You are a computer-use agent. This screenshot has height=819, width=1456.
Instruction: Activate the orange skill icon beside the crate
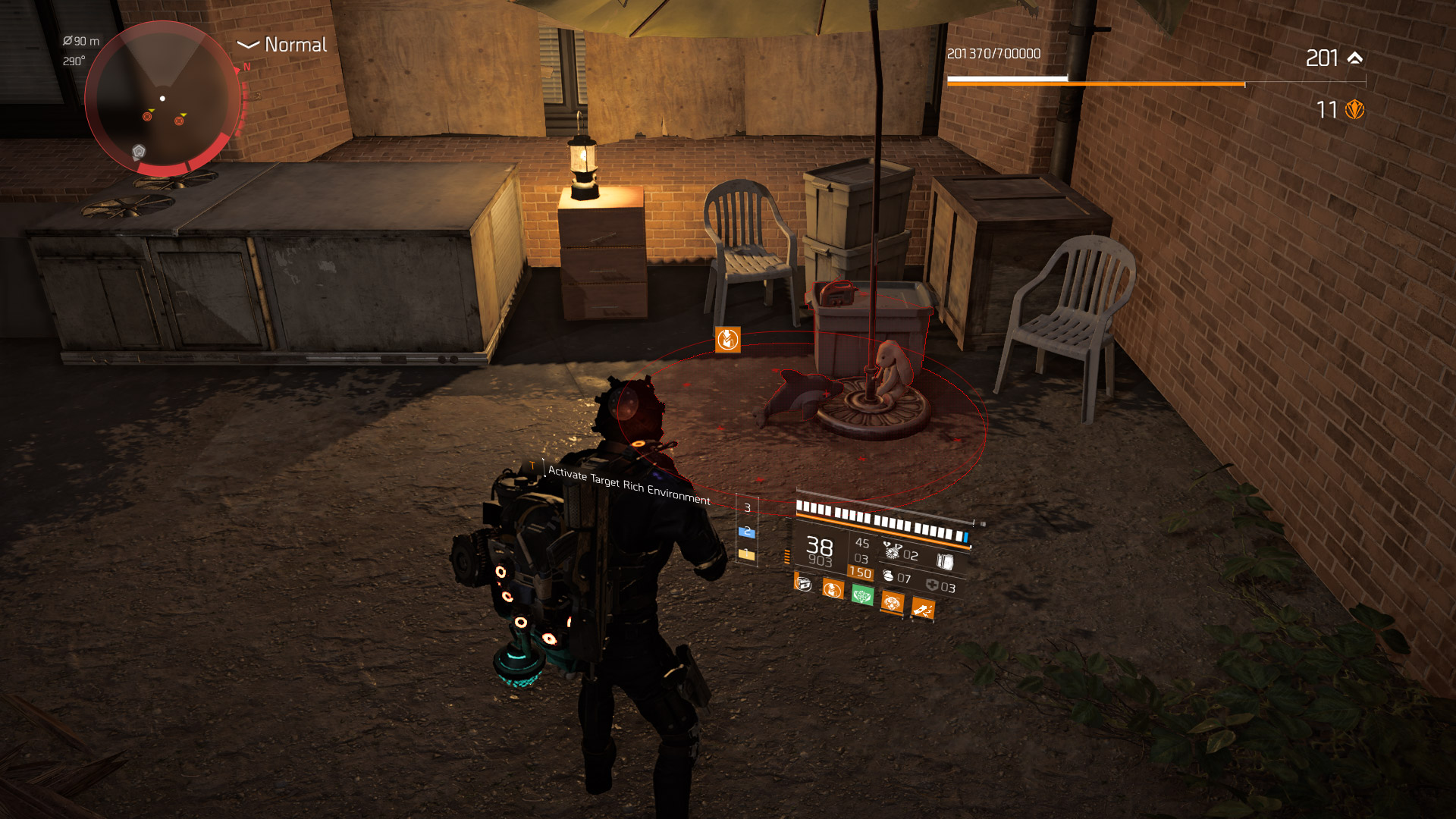point(833,589)
